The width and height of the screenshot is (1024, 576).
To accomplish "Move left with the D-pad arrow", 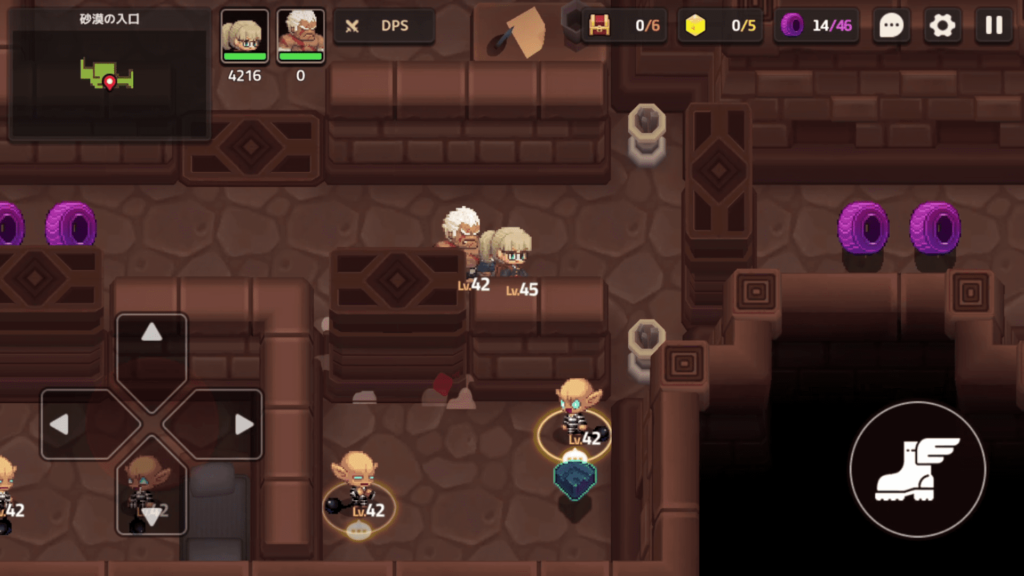I will (62, 424).
